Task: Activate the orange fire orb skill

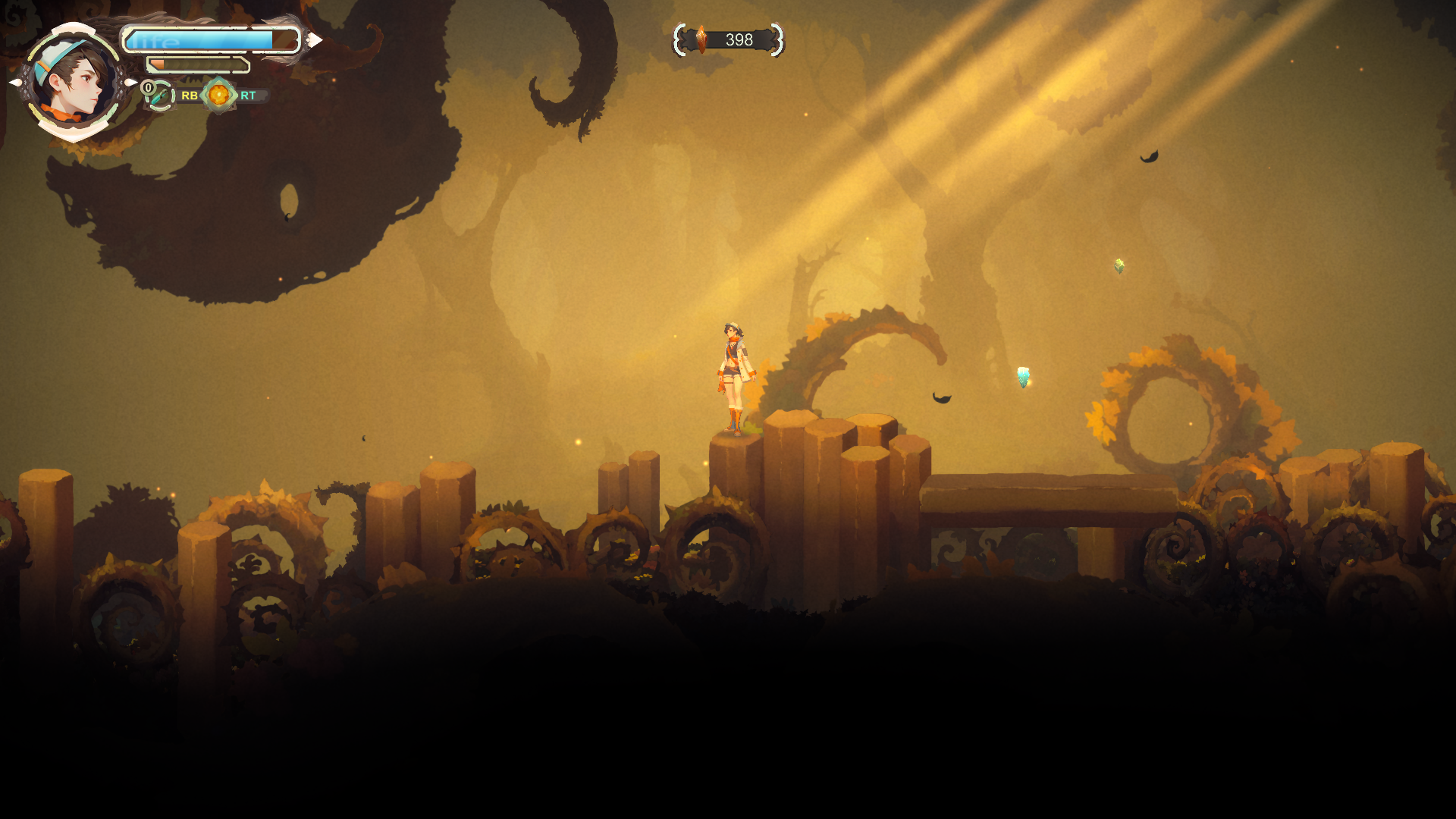Action: (x=219, y=95)
